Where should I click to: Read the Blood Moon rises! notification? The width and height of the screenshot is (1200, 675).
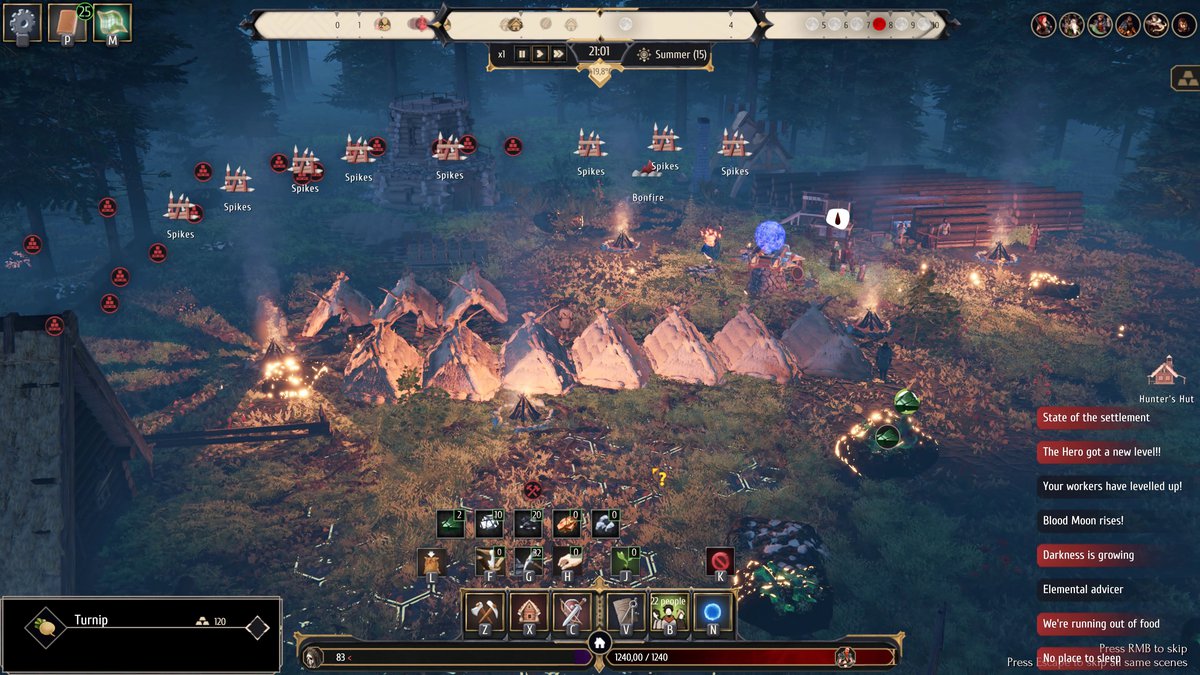(x=1083, y=520)
